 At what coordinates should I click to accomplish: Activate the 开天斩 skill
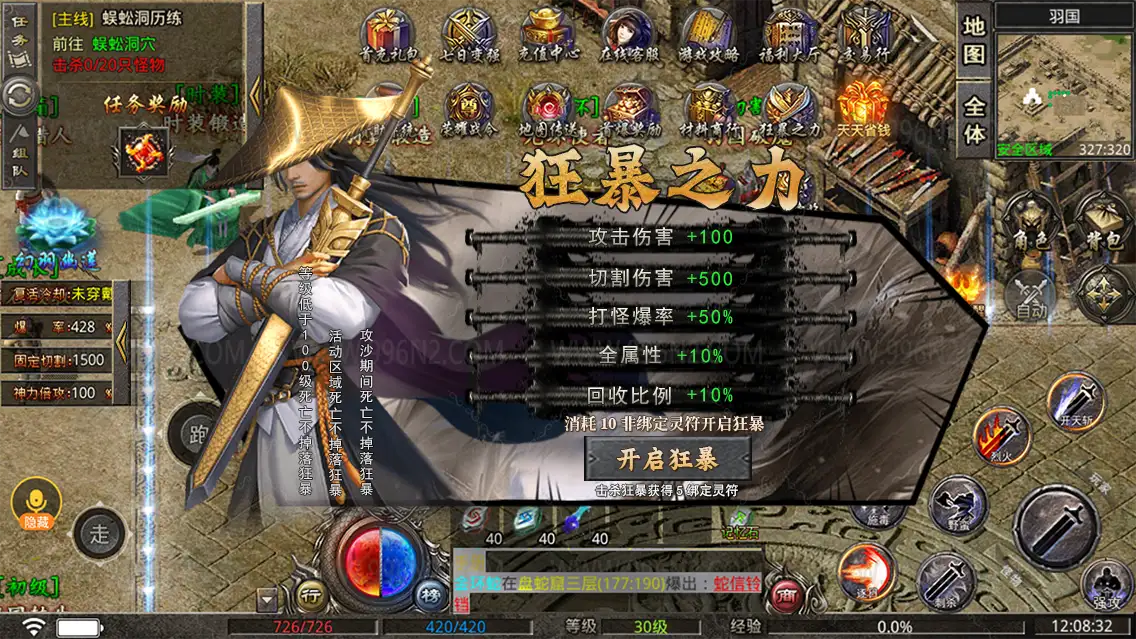pyautogui.click(x=1075, y=400)
